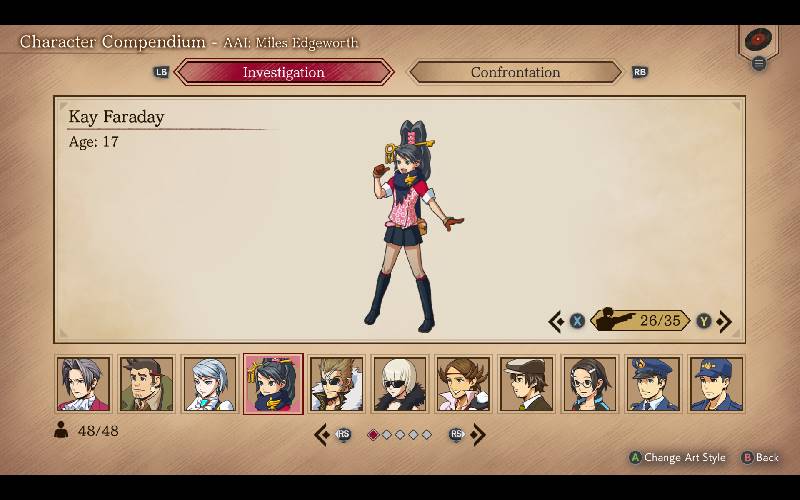This screenshot has width=800, height=500.
Task: Pick the spiky-haired man with sunglasses portrait
Action: (336, 384)
